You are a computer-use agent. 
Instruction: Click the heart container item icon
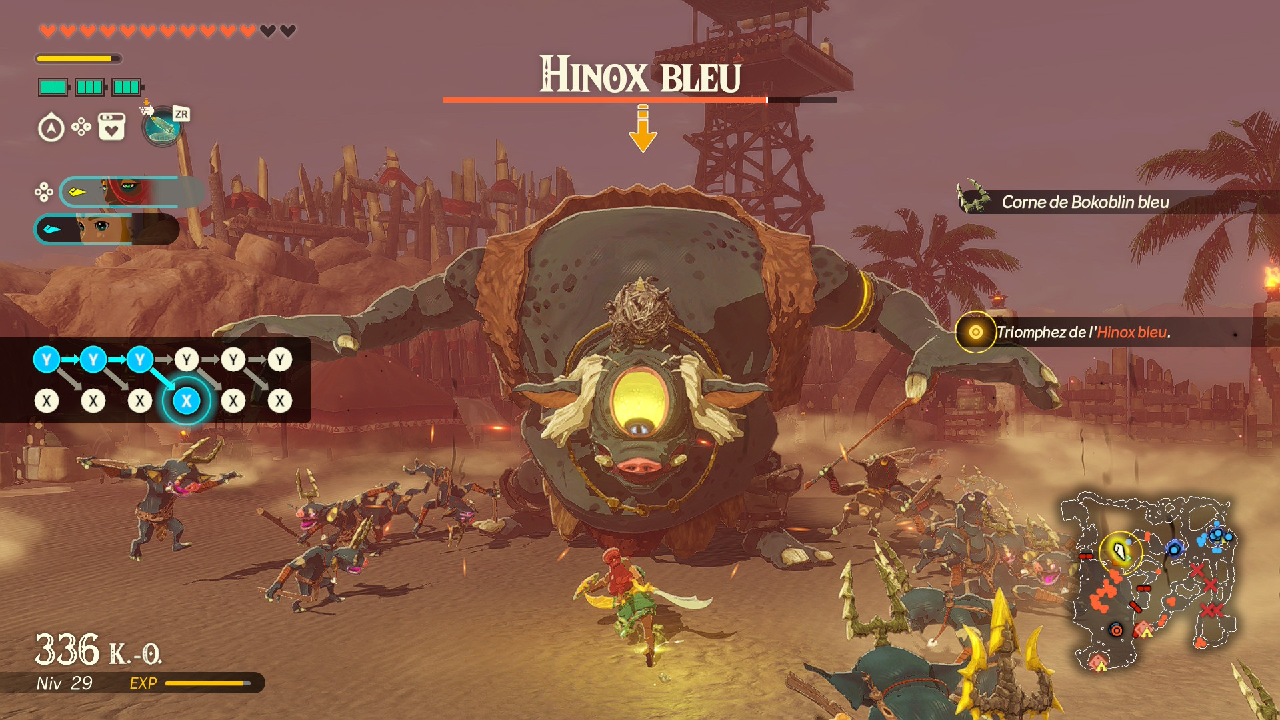click(x=111, y=128)
